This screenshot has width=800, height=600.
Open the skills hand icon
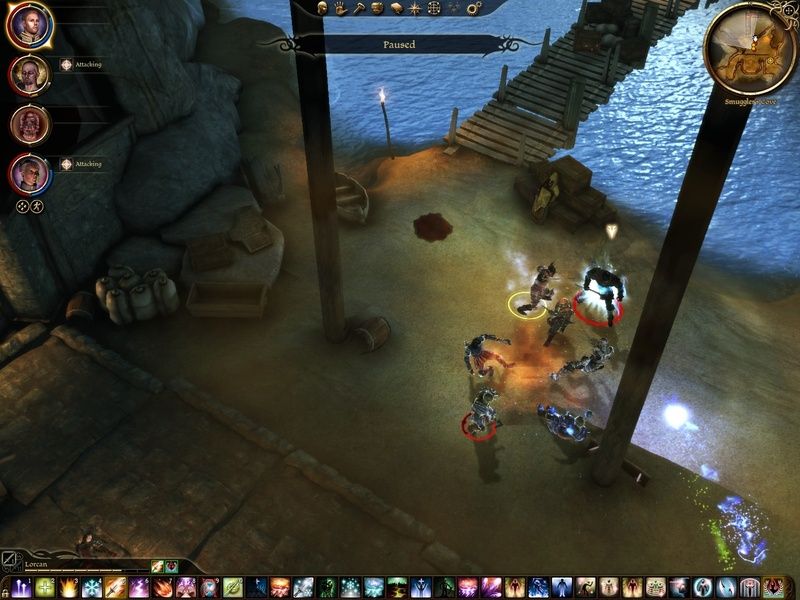341,8
